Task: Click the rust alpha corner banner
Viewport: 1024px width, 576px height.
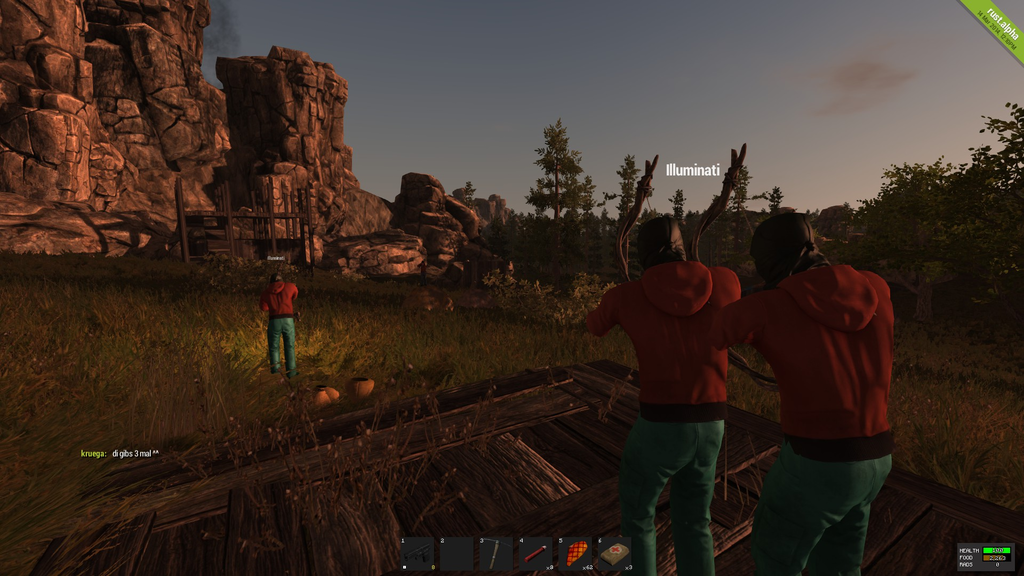Action: [996, 26]
